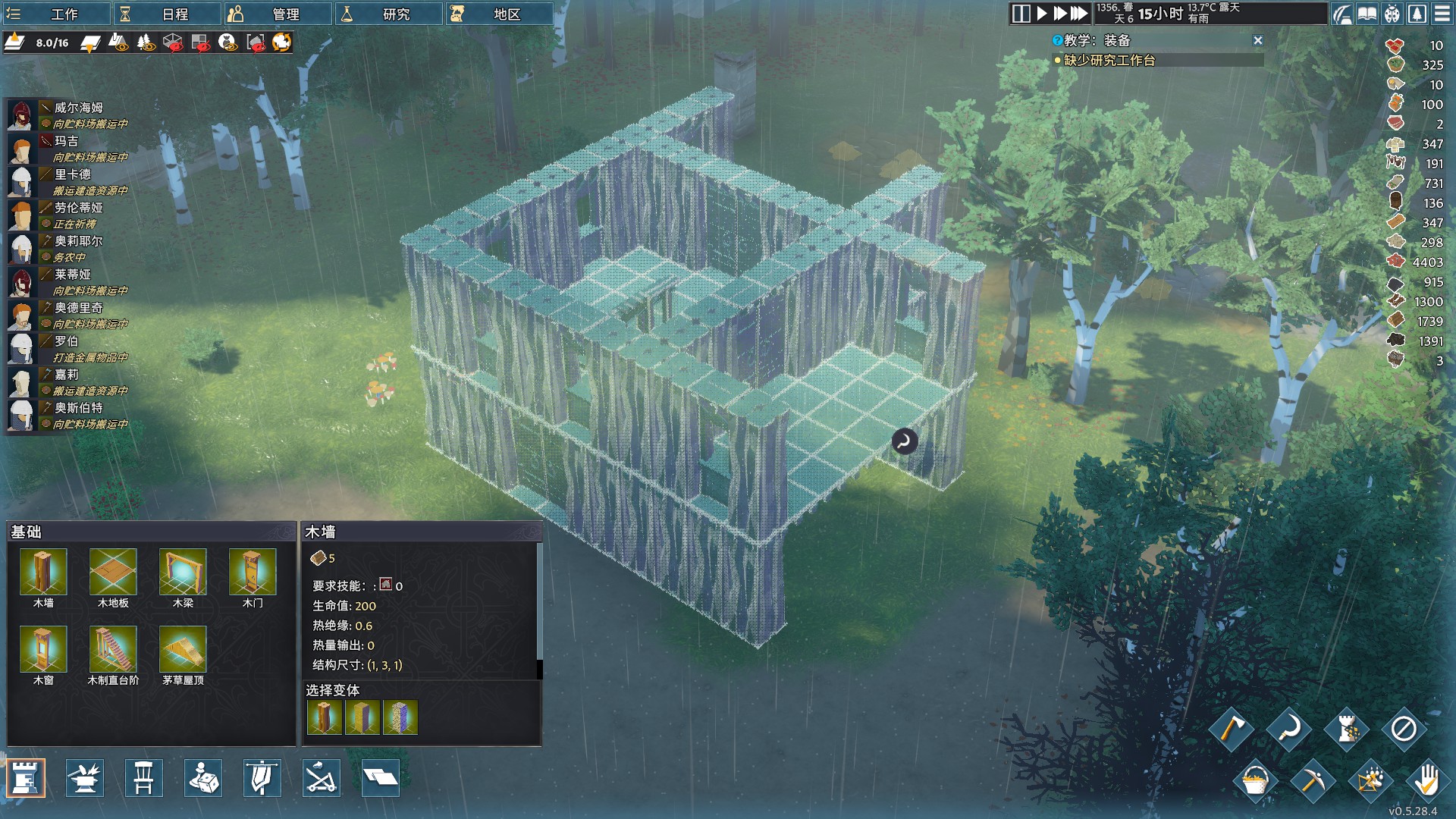Image resolution: width=1456 pixels, height=819 pixels.
Task: Close the 教学: 装备 tutorial tracker
Action: tap(1257, 40)
